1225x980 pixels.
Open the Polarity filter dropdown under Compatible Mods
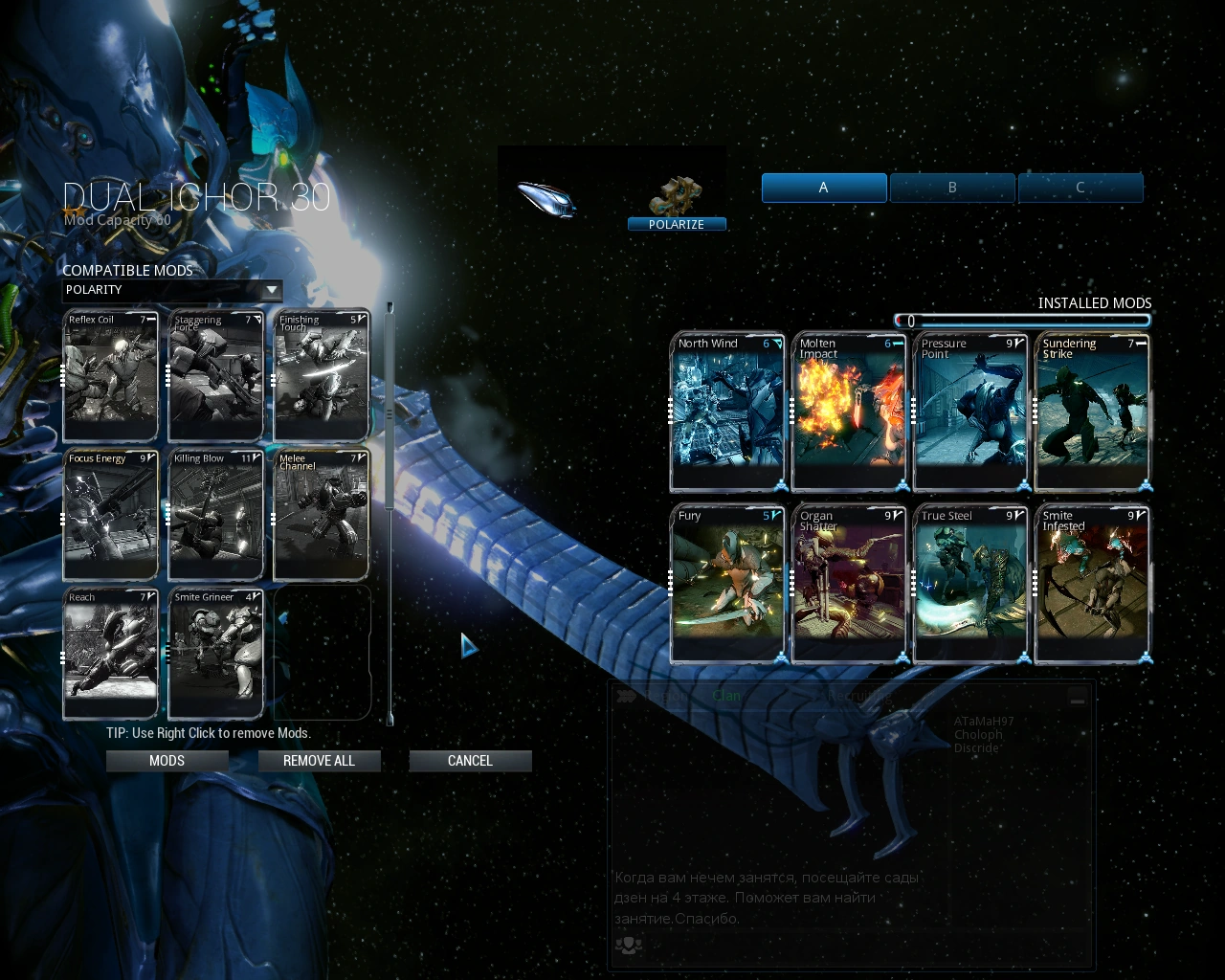[172, 291]
